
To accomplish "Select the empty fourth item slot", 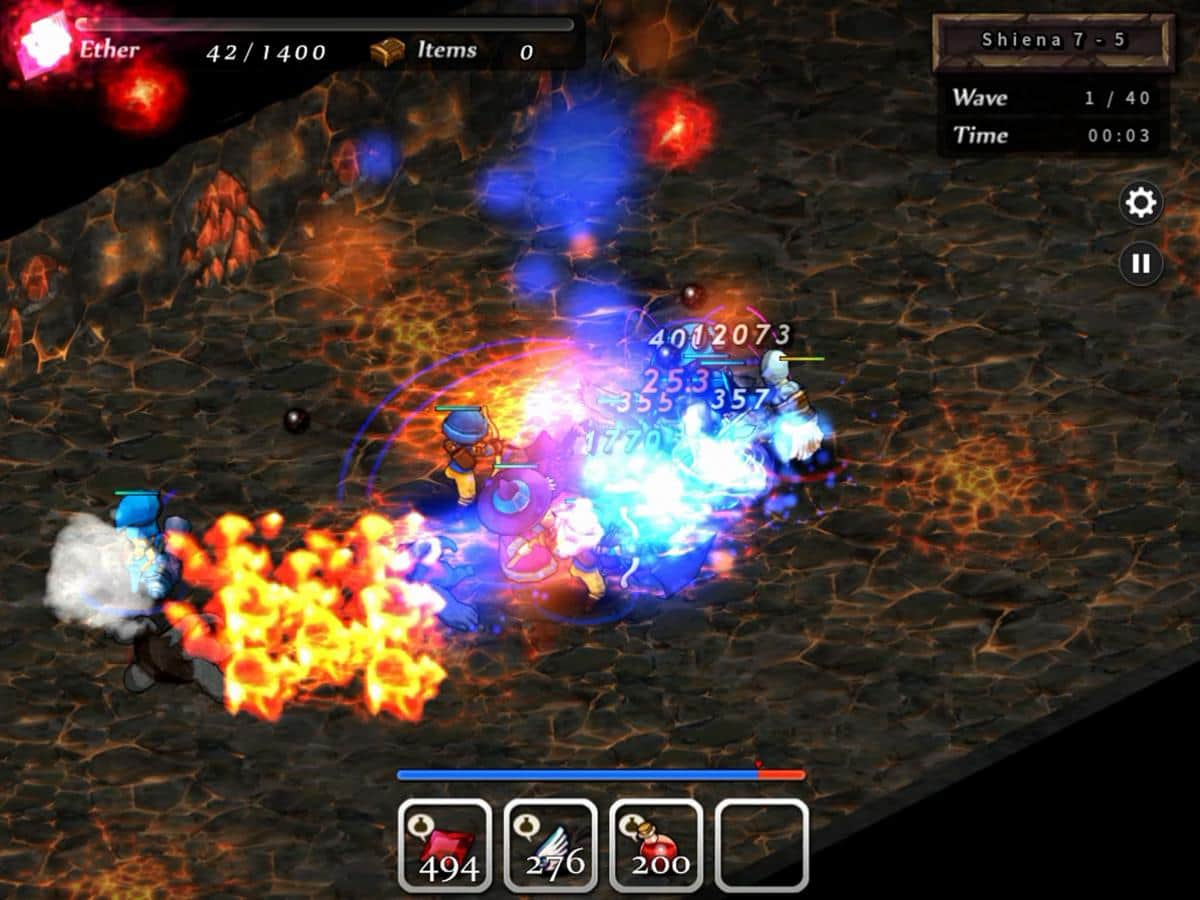I will pos(761,845).
